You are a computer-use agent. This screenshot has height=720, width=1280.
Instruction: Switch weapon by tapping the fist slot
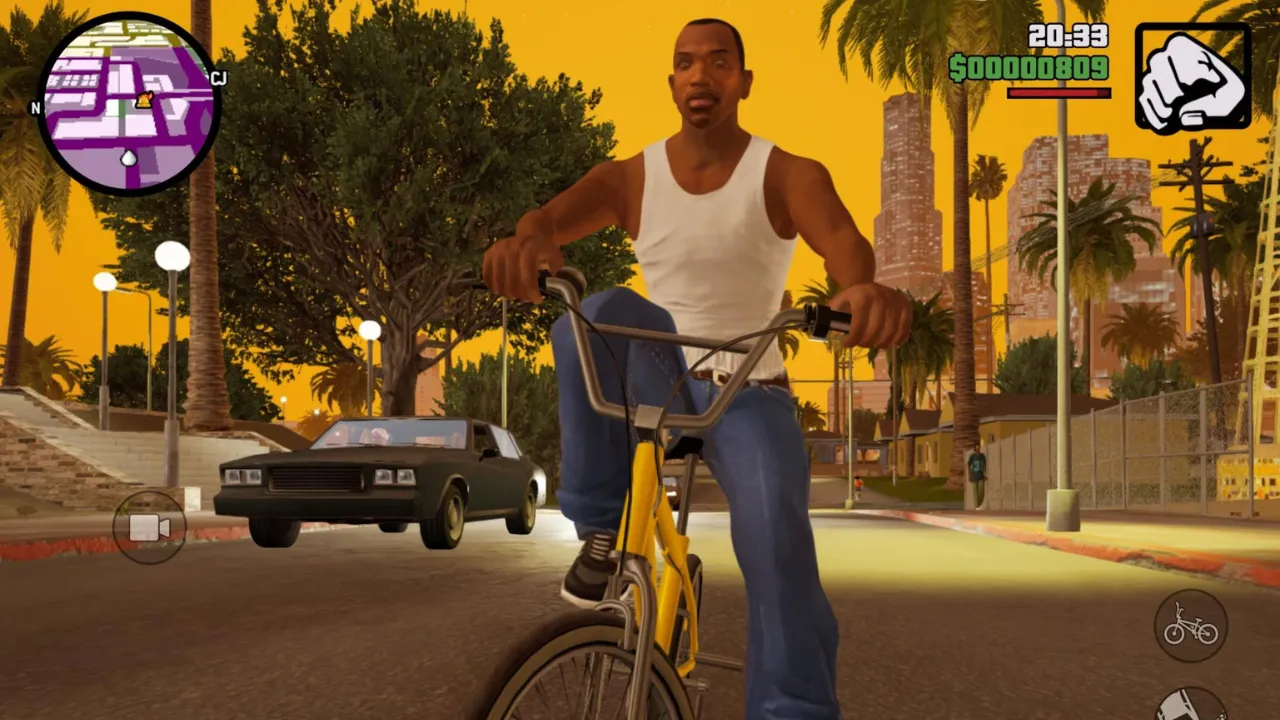pyautogui.click(x=1192, y=75)
